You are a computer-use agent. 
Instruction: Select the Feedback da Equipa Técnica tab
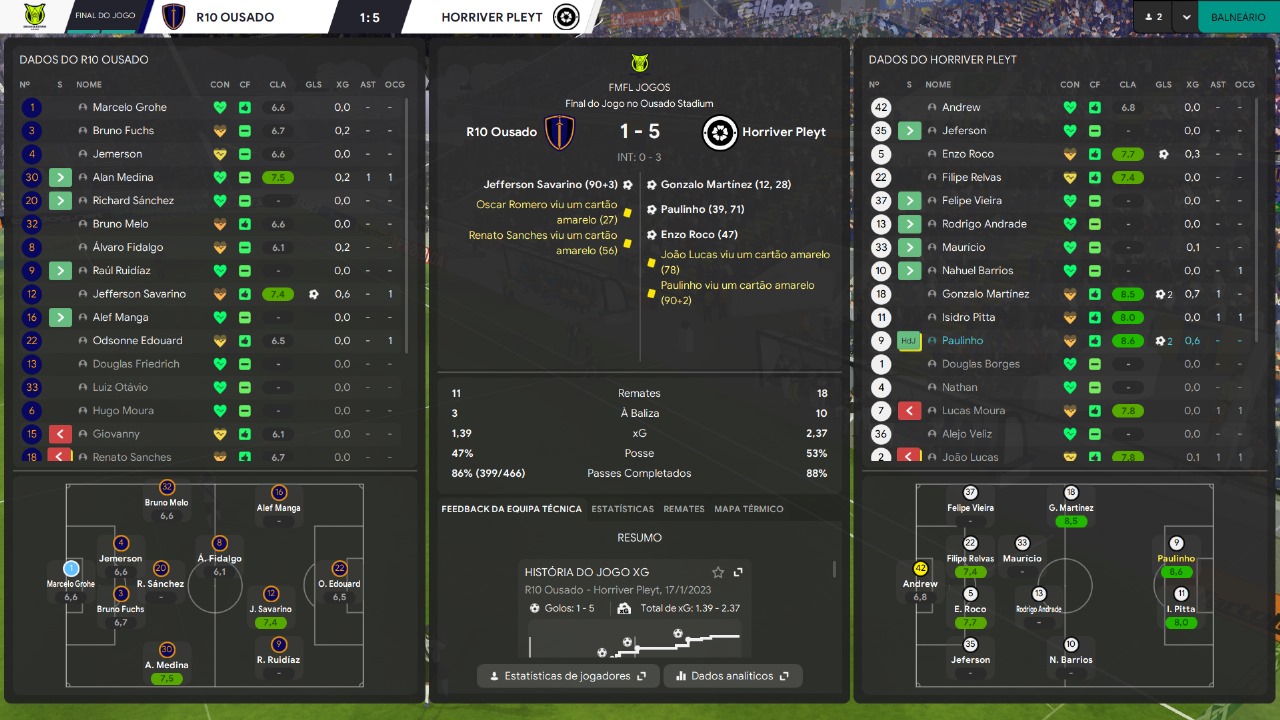pyautogui.click(x=511, y=509)
